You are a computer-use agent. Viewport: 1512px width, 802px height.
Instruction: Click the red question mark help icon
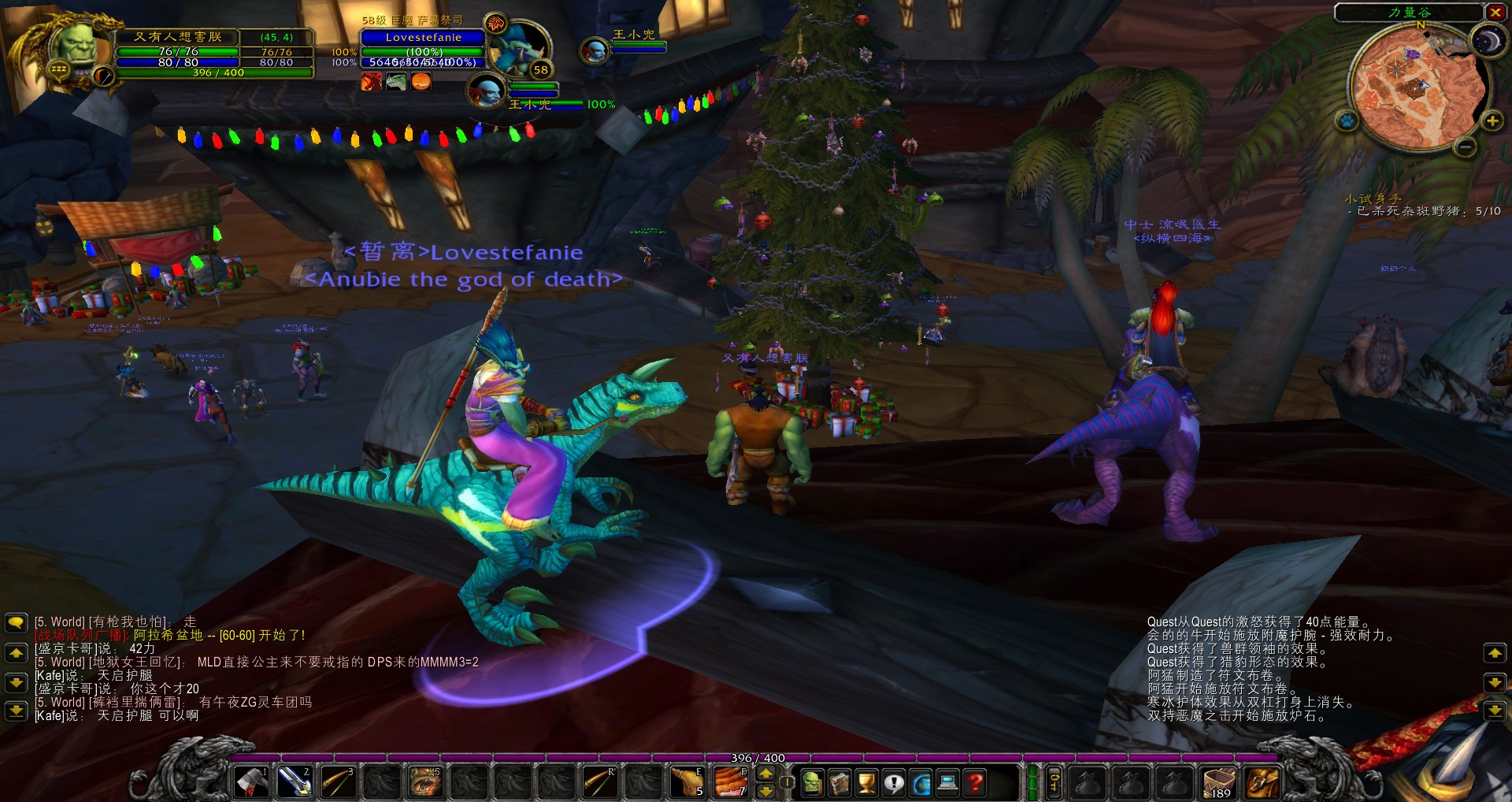pos(974,784)
